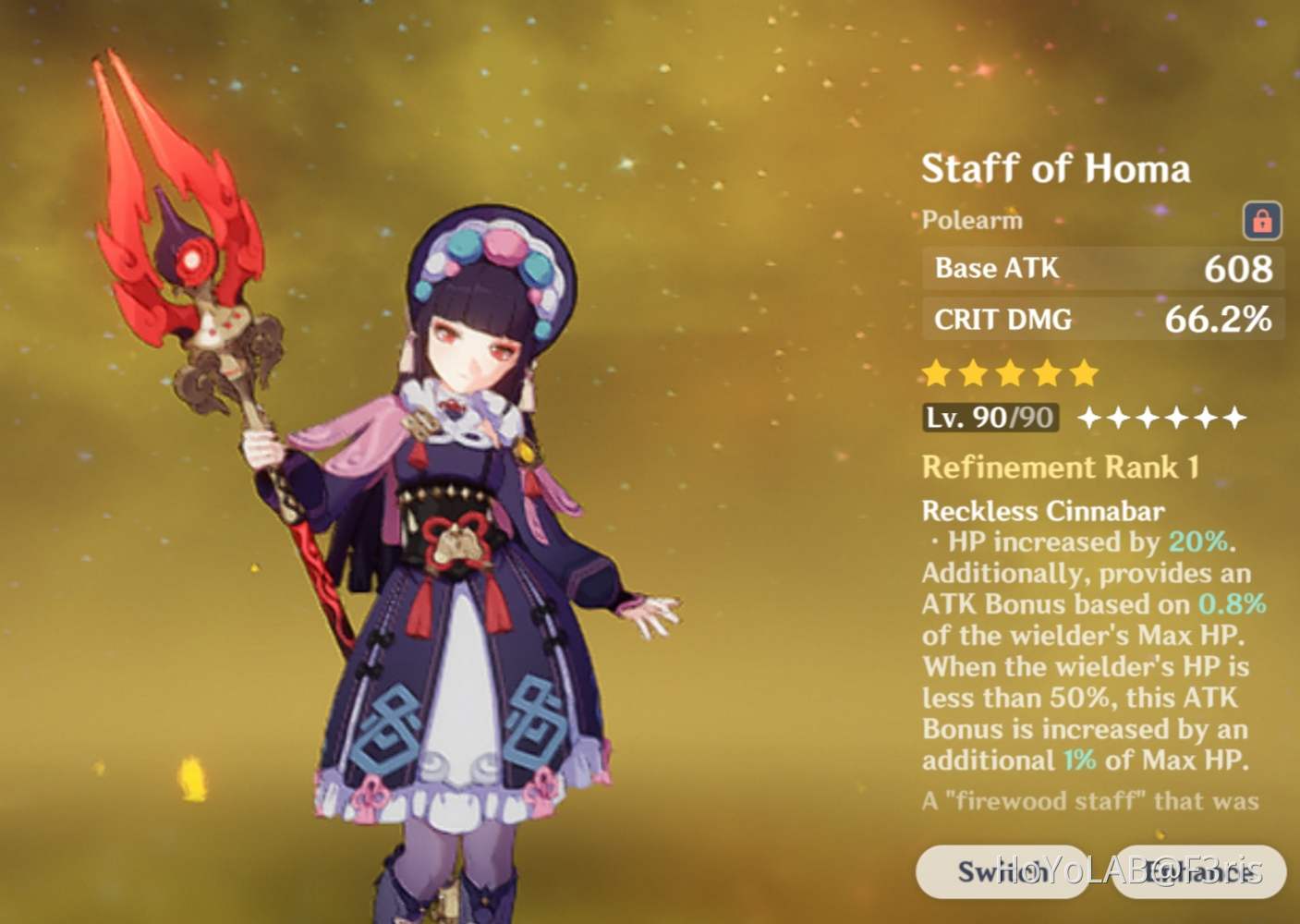Select the Polearm type label
1300x924 pixels.
tap(971, 220)
